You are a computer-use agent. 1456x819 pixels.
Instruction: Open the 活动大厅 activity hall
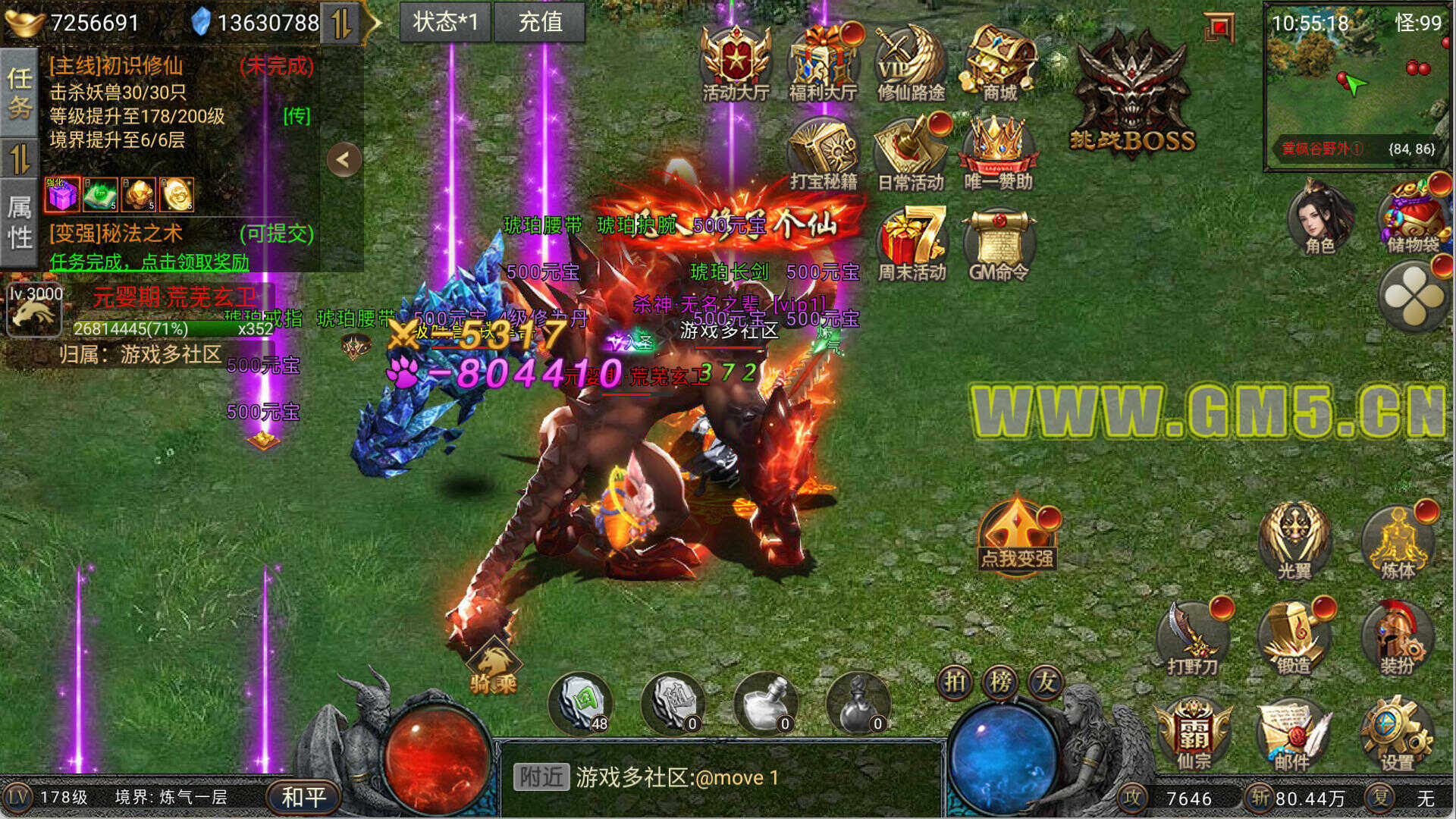coord(735,64)
